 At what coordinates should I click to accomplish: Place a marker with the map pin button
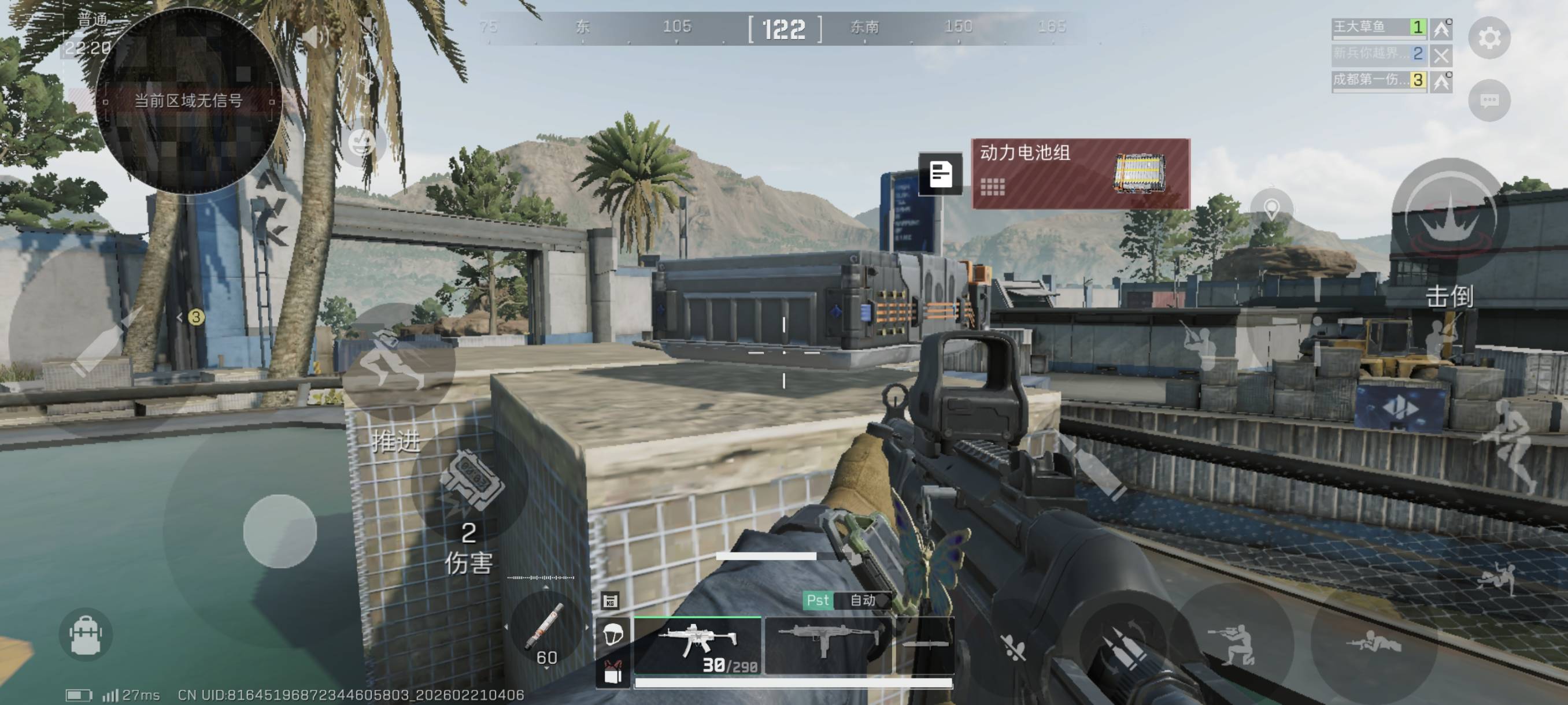(1271, 209)
